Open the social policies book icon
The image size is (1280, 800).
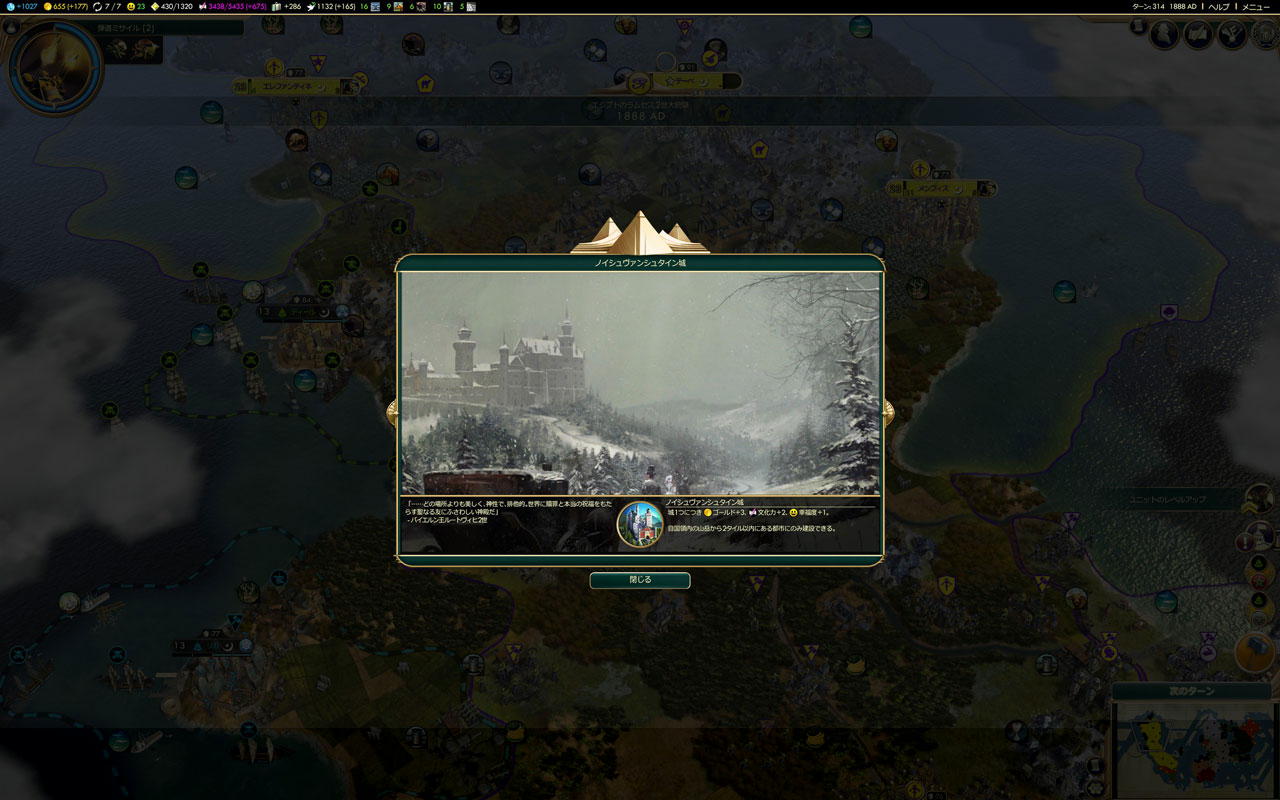point(1198,35)
